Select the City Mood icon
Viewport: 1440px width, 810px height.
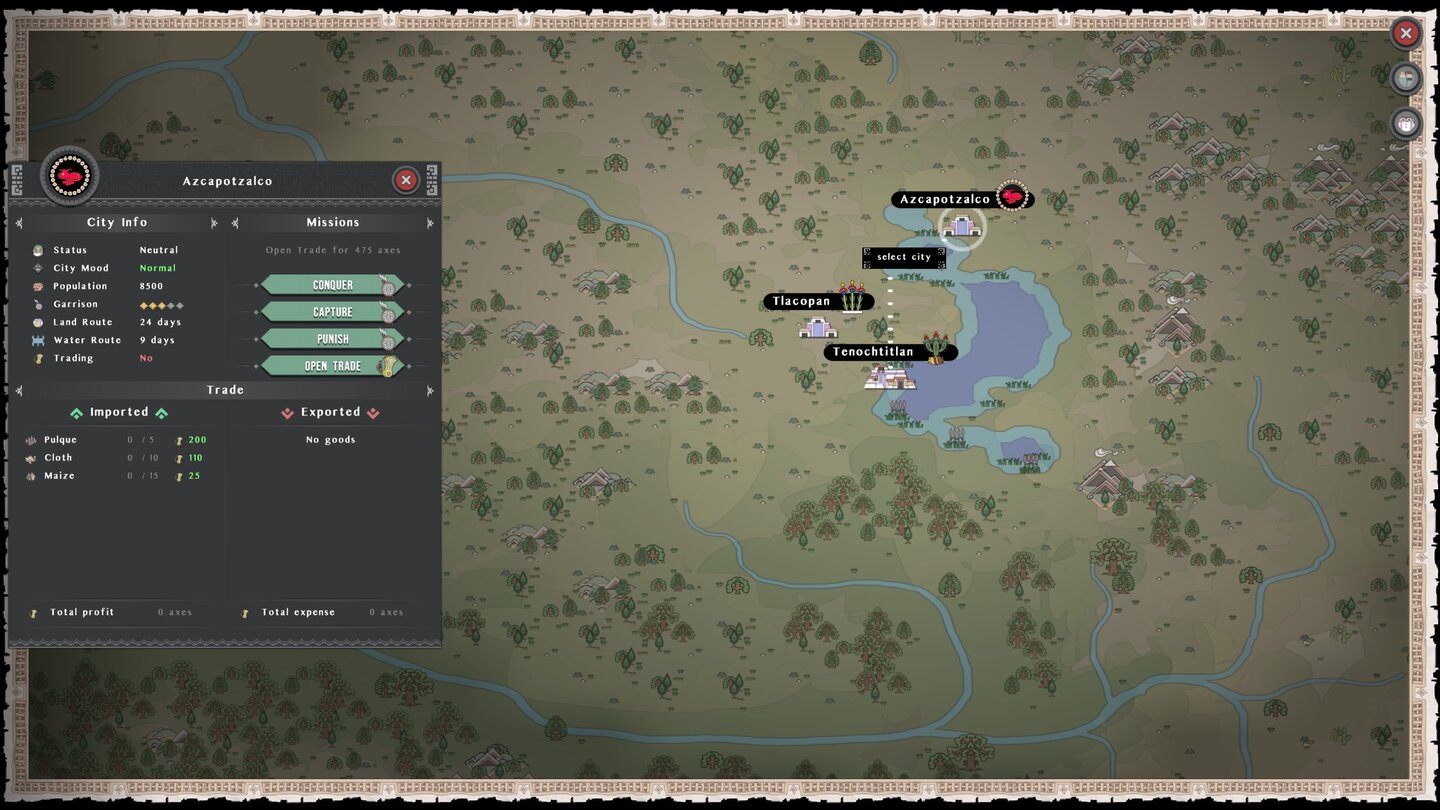coord(38,268)
